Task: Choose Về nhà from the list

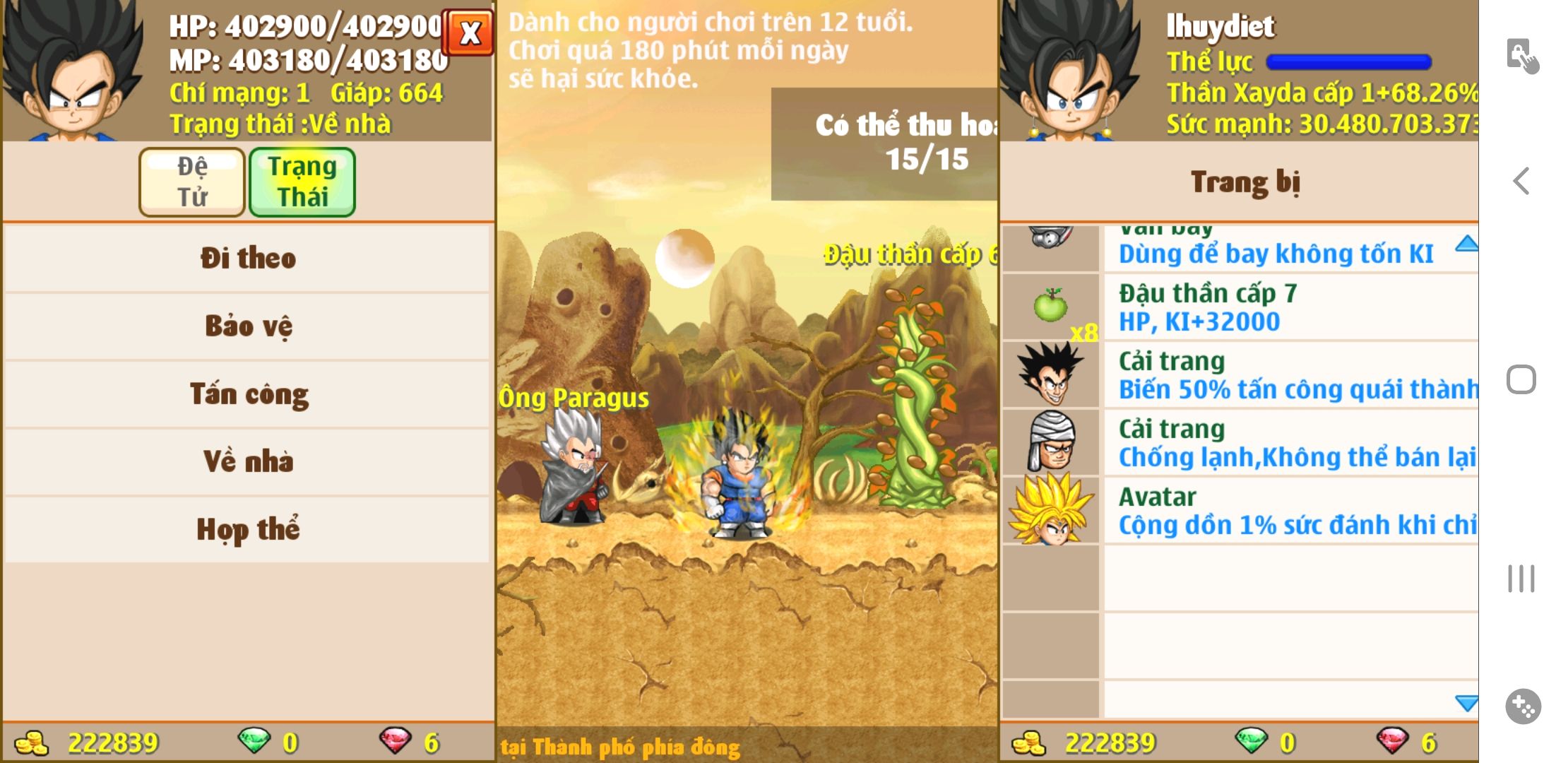Action: pyautogui.click(x=247, y=461)
